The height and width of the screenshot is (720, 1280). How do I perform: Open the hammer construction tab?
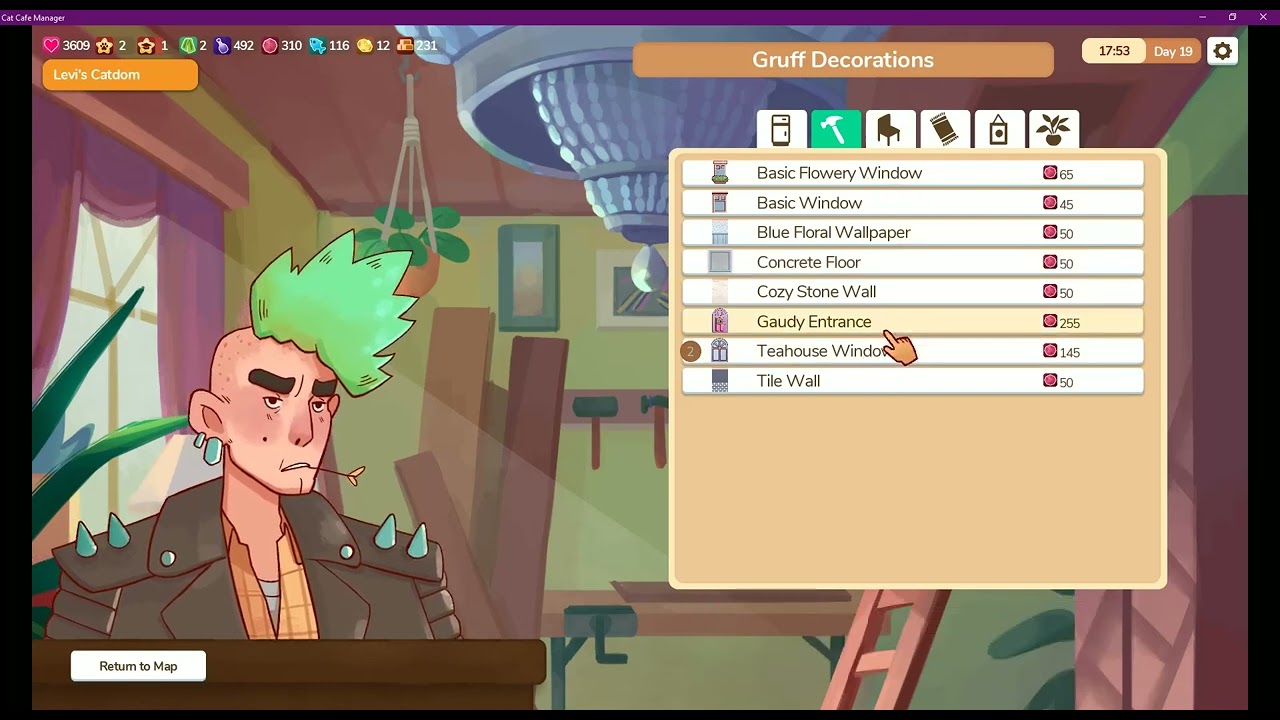(835, 130)
